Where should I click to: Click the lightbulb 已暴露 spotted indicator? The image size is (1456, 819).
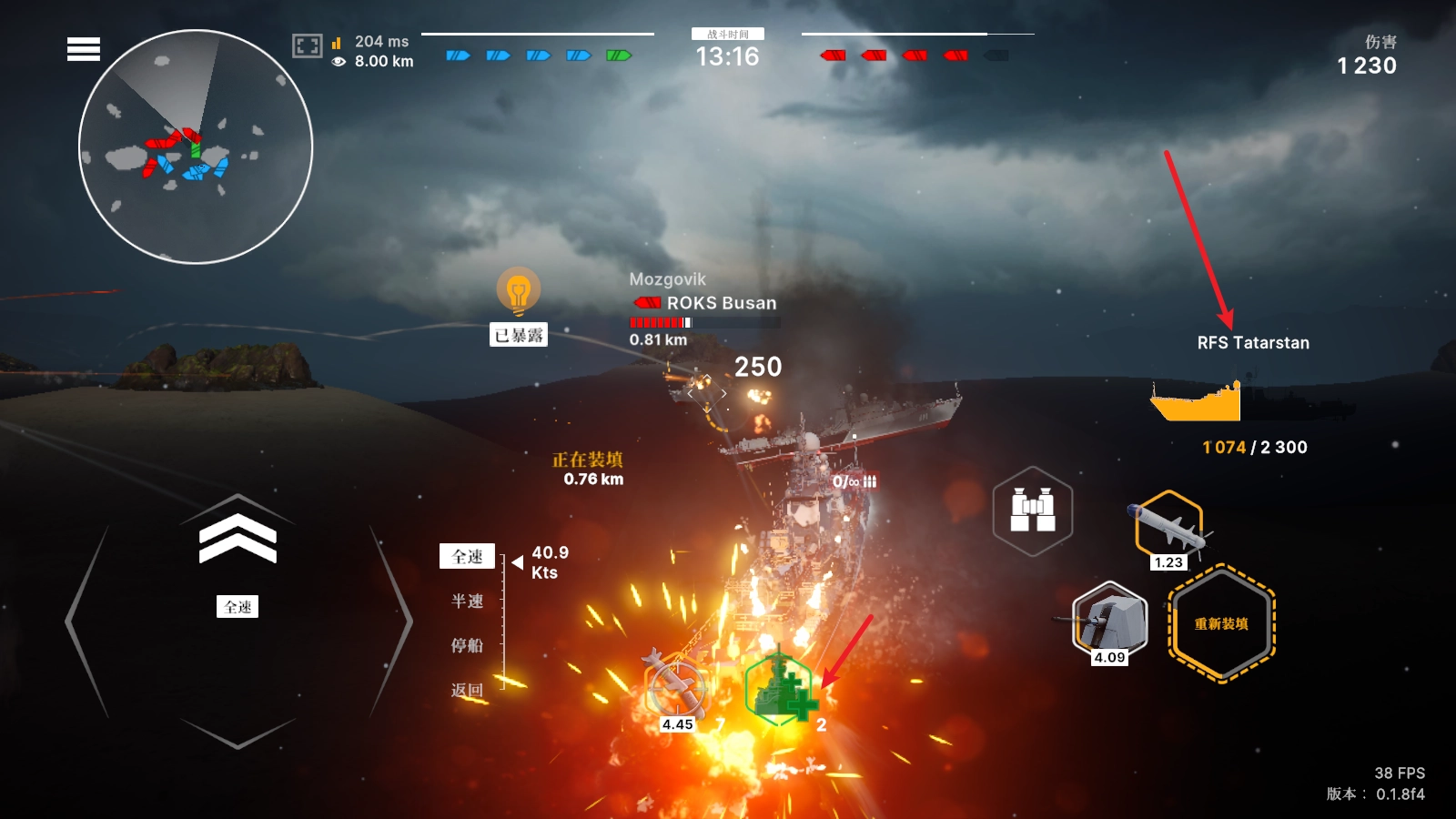click(x=519, y=293)
